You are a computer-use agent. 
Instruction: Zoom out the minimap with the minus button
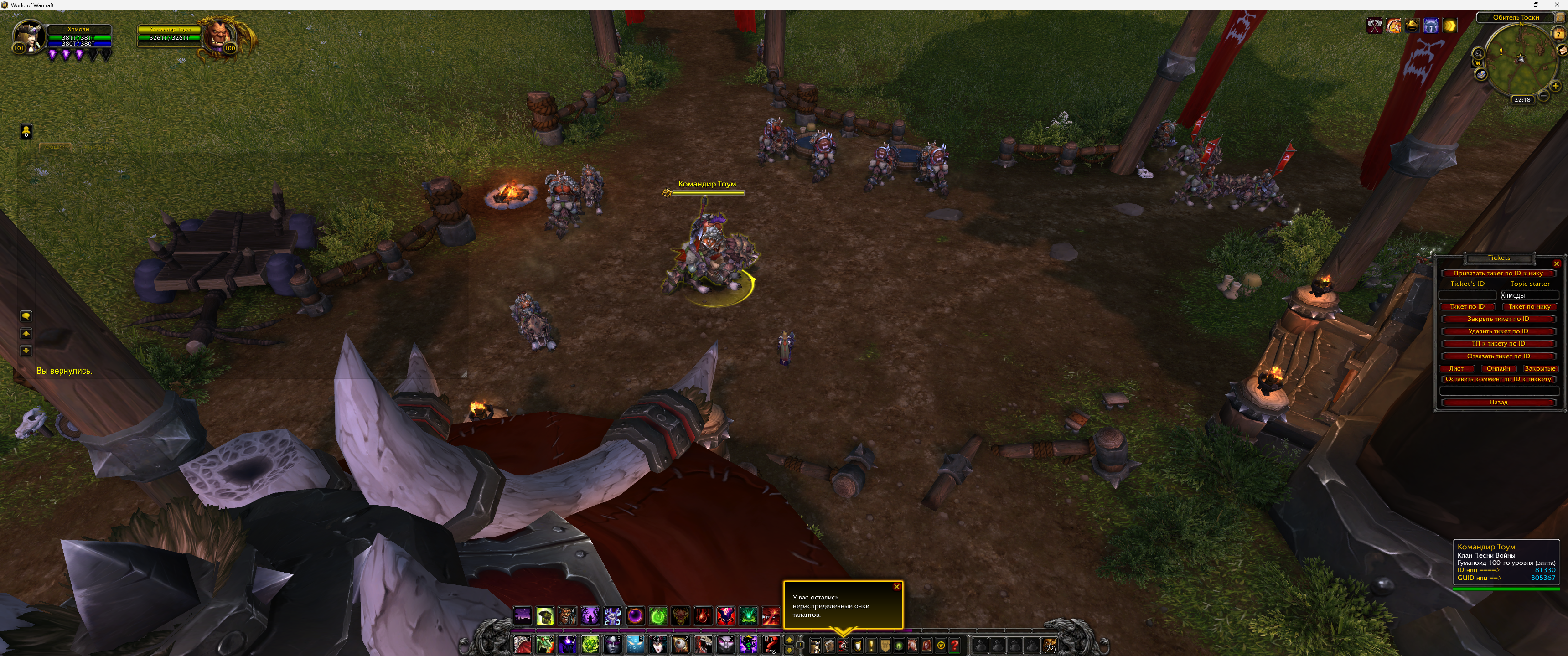click(1544, 96)
